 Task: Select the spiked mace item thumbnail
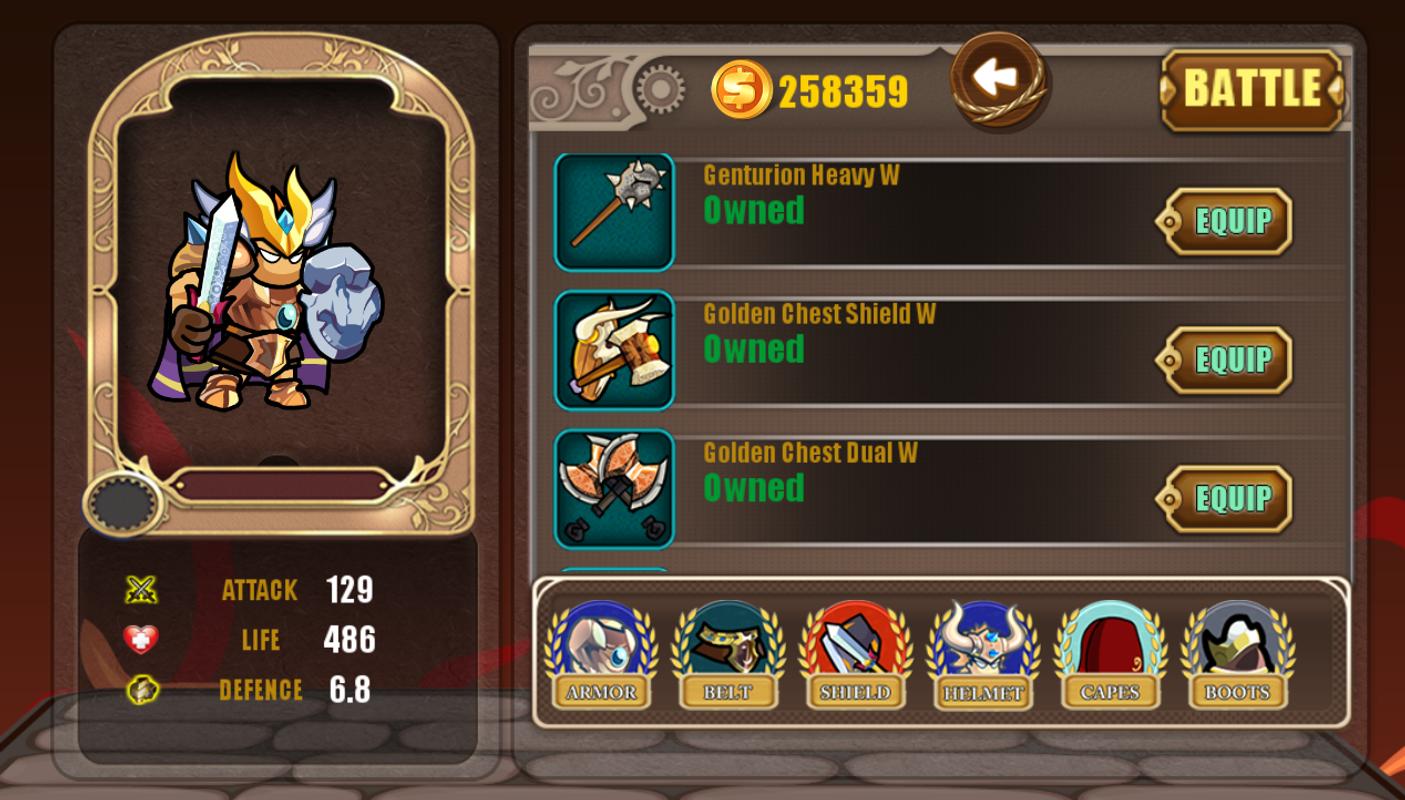614,212
